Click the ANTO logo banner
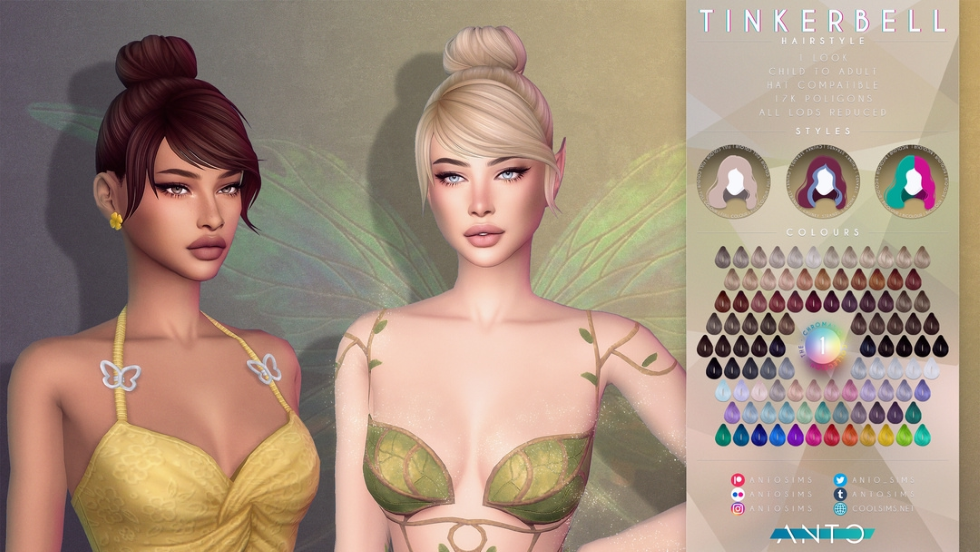 coord(822,534)
